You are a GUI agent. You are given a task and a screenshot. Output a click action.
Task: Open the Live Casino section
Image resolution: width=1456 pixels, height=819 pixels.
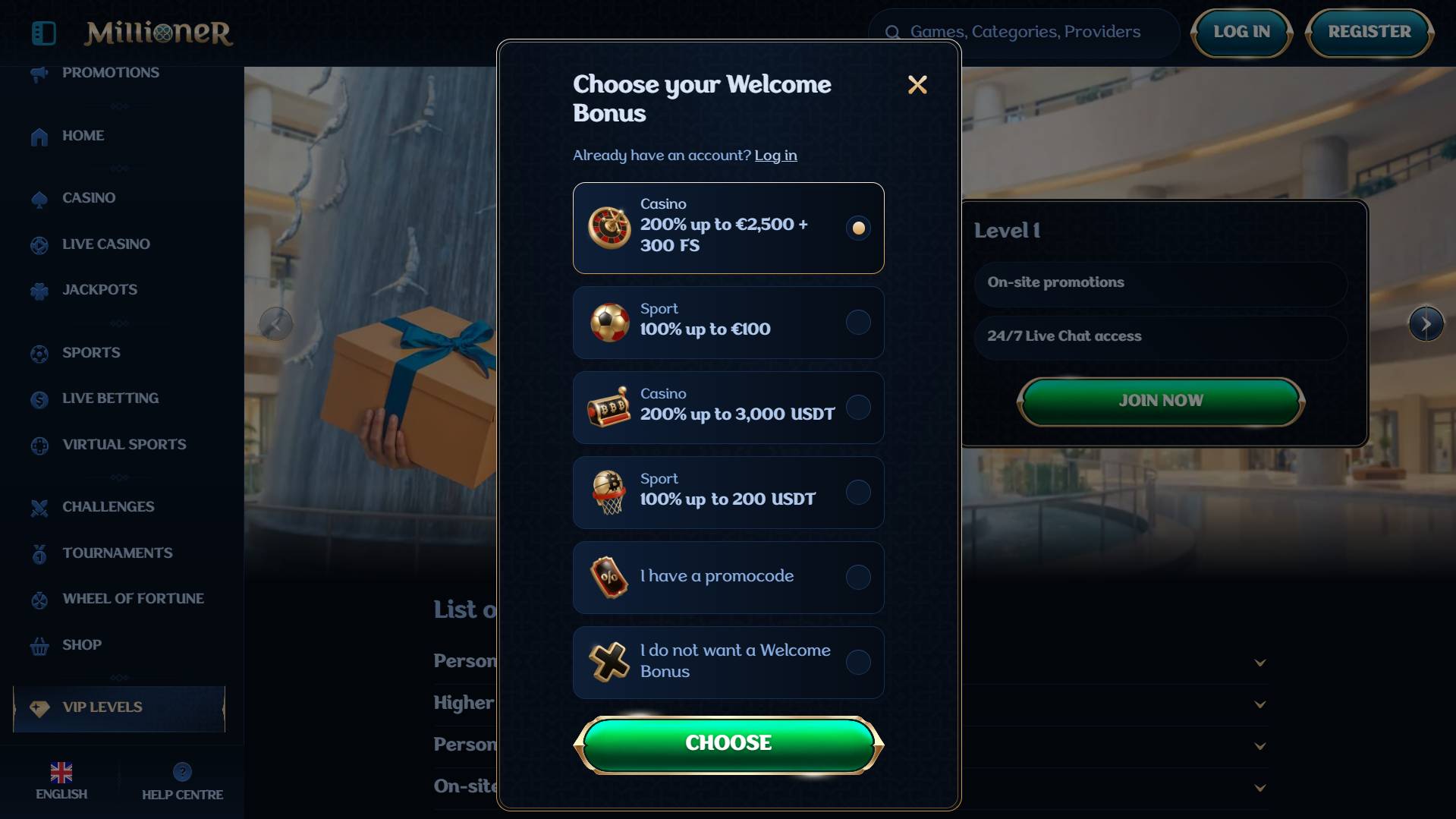[x=105, y=244]
